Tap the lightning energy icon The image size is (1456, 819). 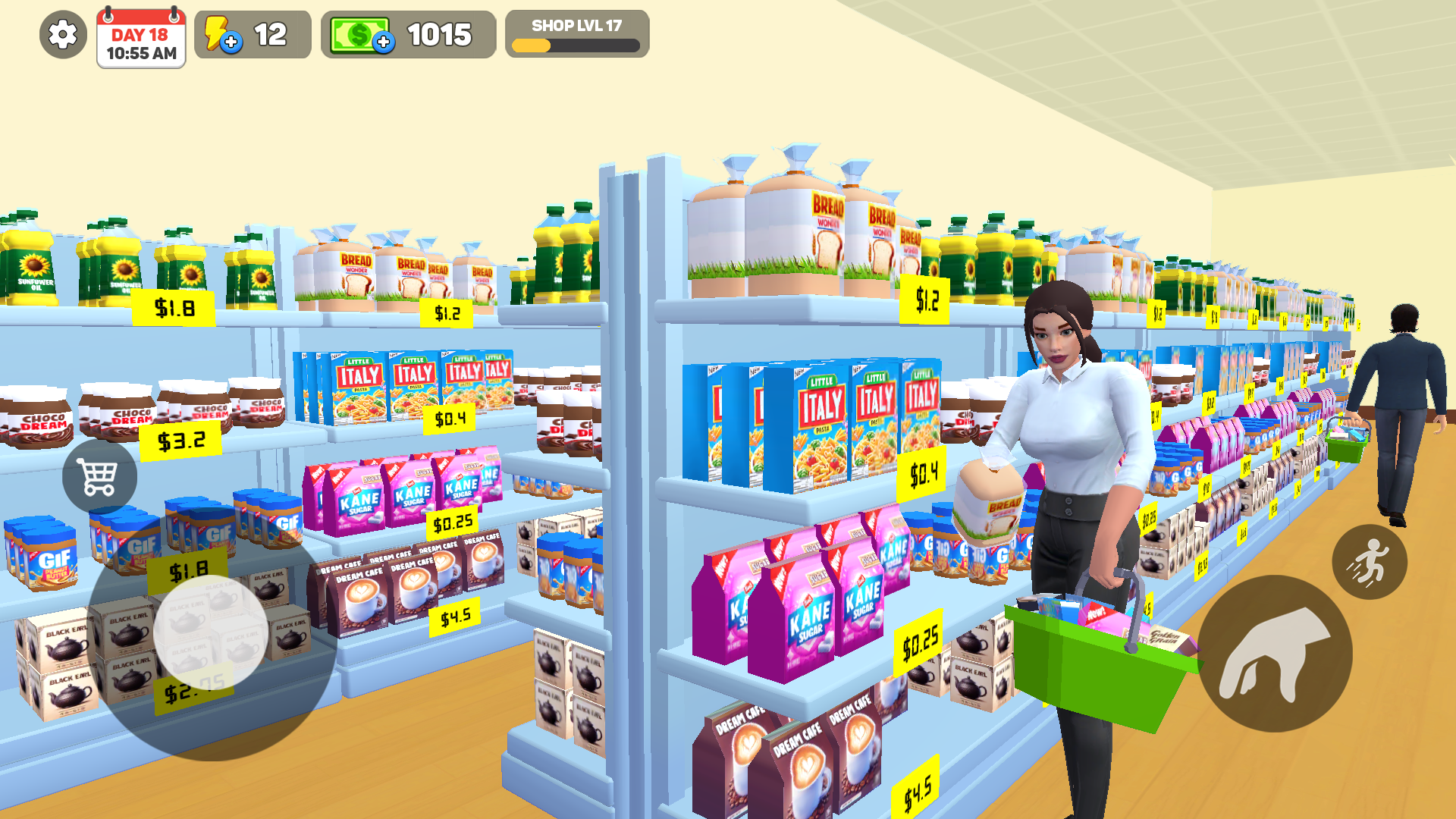[x=219, y=33]
